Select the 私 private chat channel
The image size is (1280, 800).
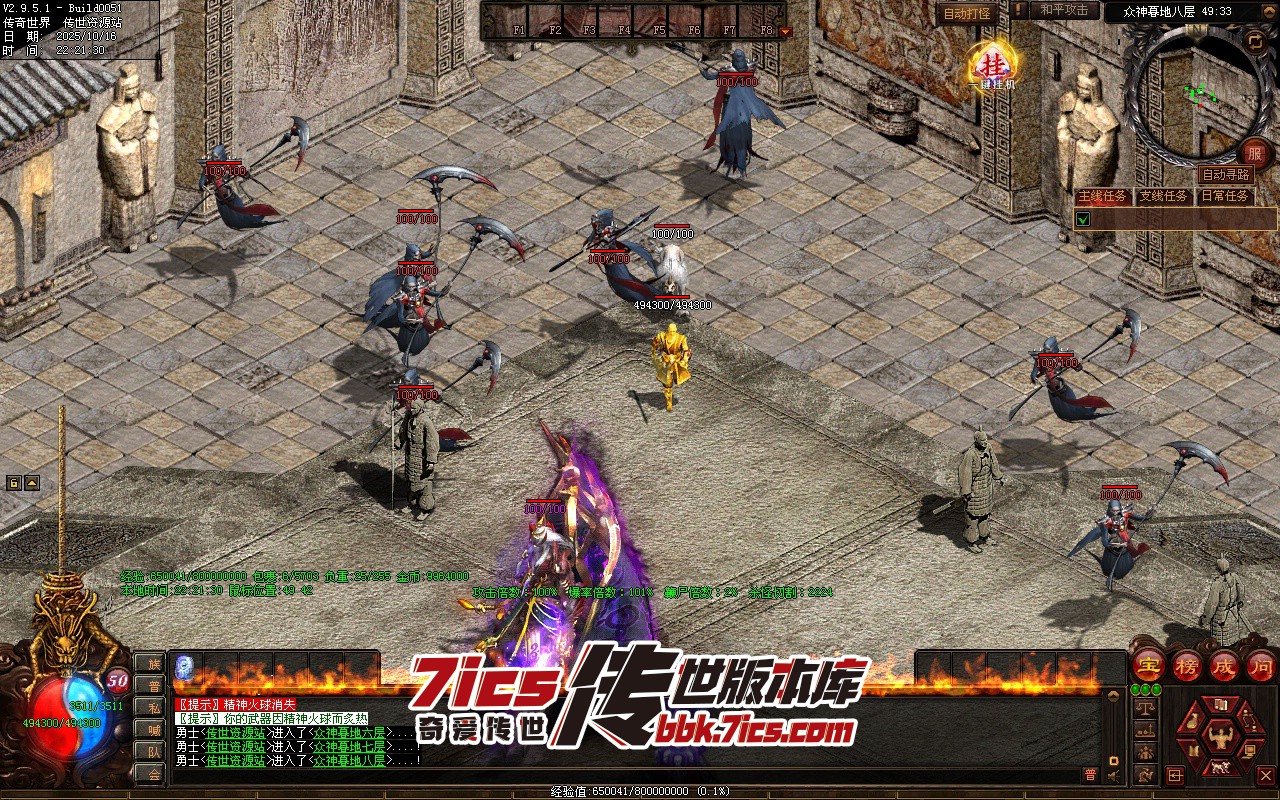154,707
